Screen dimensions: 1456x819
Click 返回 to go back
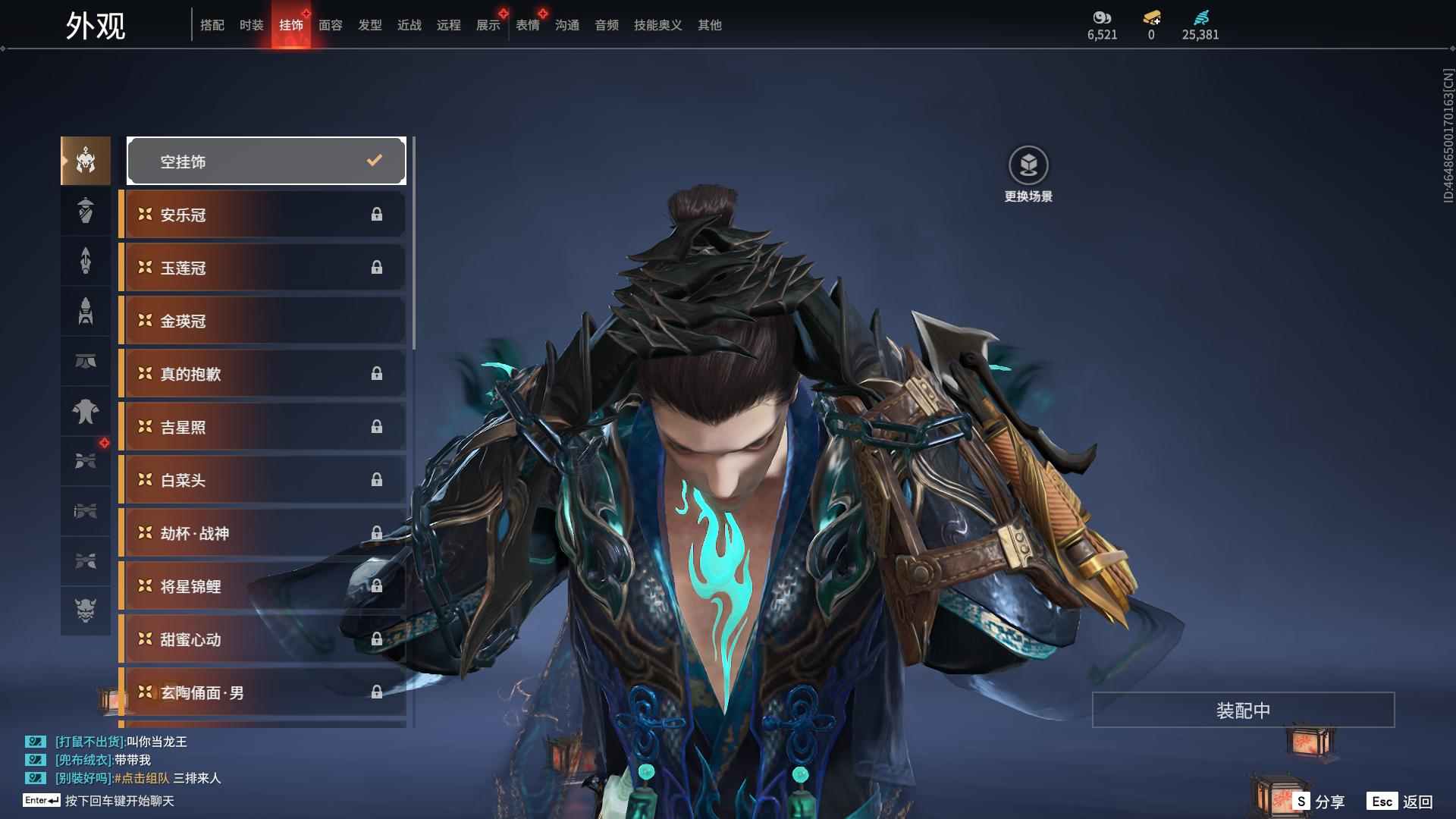[x=1401, y=802]
